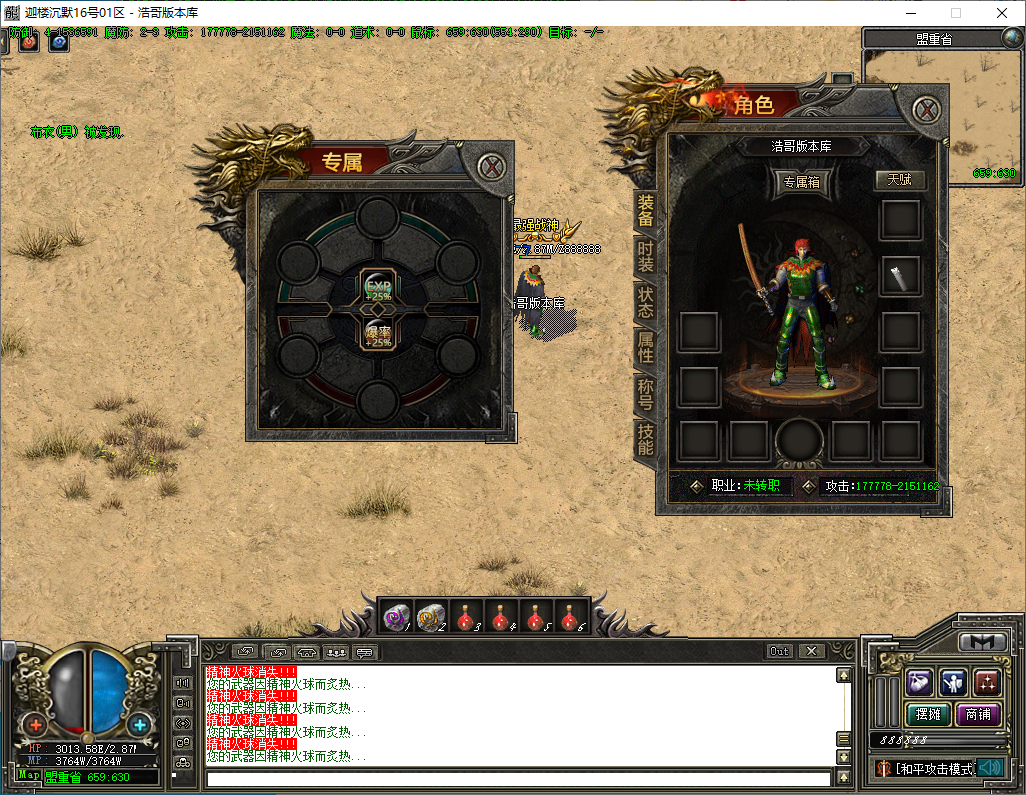This screenshot has height=795, width=1026.
Task: Open the 摆摊 stall button
Action: [927, 714]
